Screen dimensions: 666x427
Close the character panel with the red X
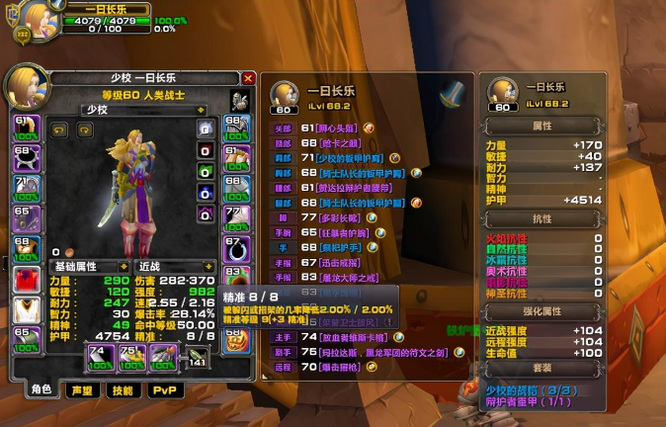(248, 78)
